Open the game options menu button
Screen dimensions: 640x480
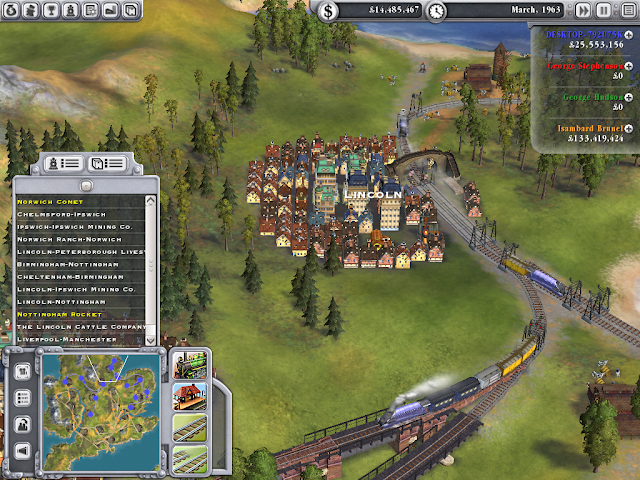625,11
